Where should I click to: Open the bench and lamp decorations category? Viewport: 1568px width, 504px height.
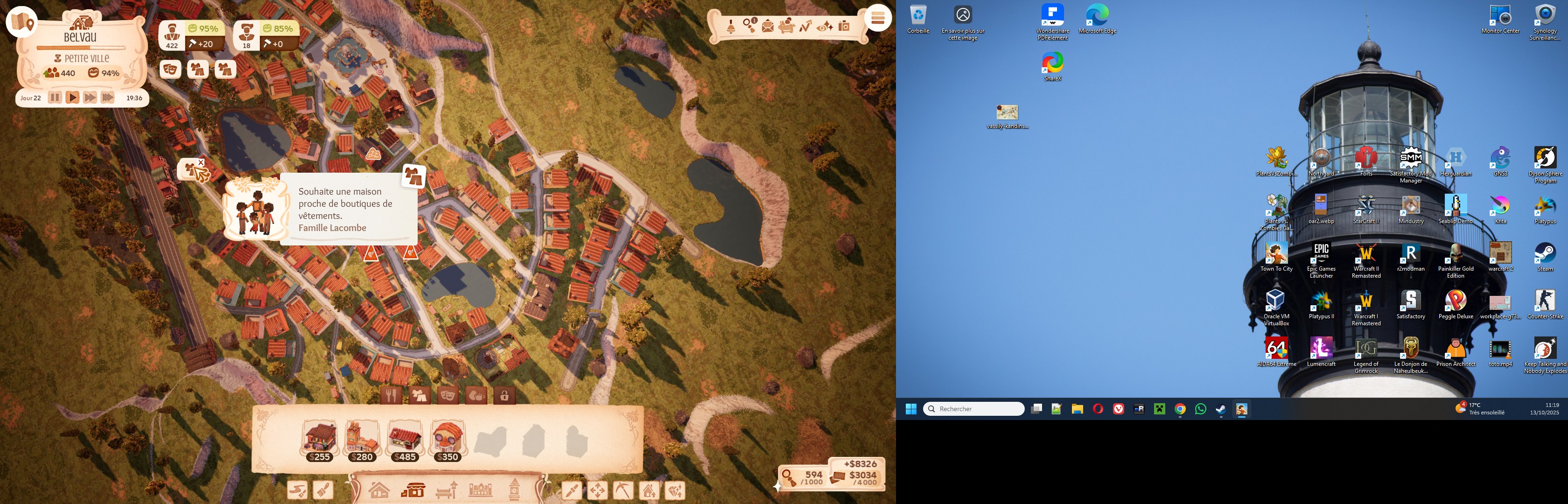click(x=446, y=490)
